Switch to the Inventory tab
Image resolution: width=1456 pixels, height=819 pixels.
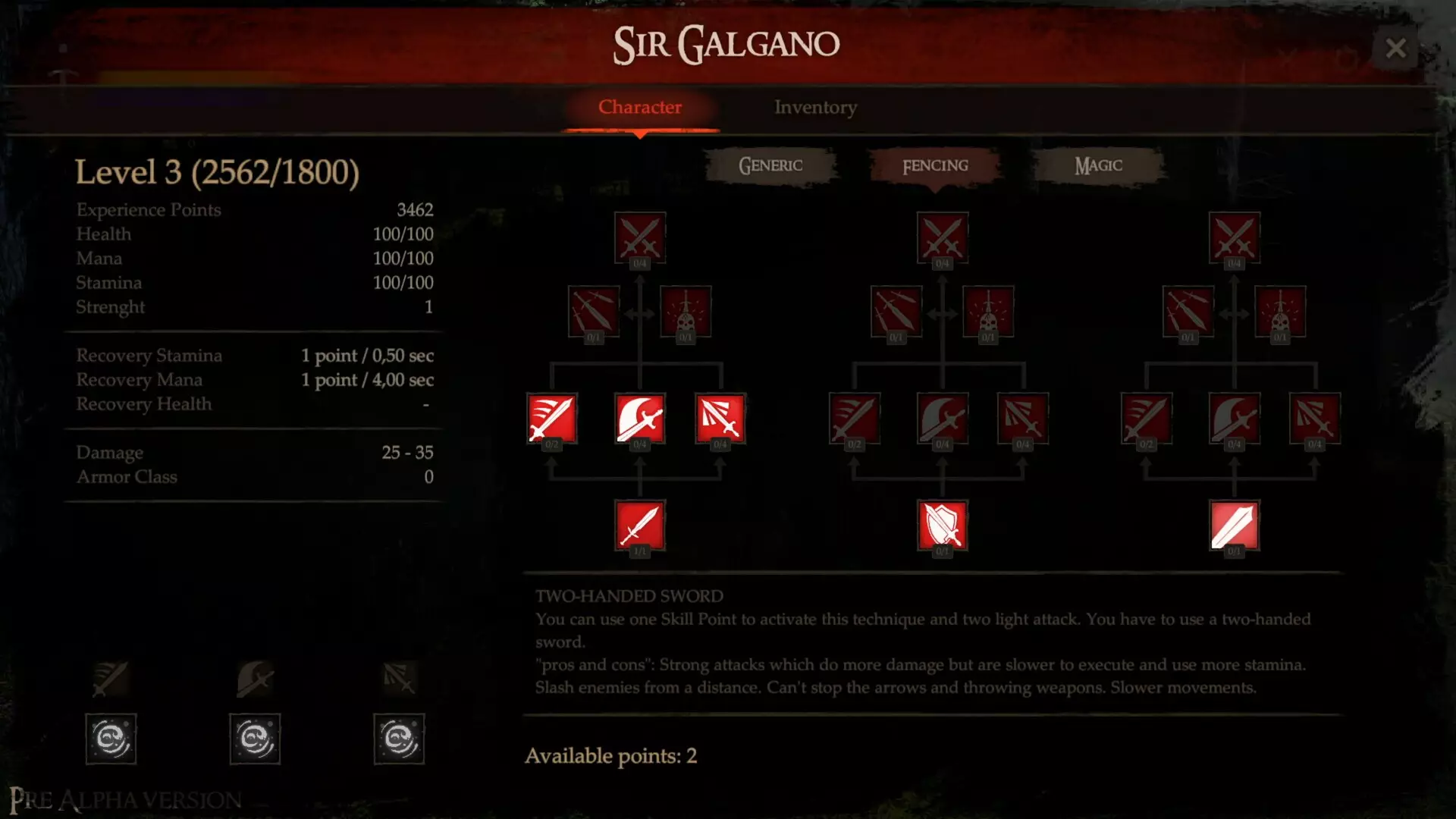(x=814, y=108)
